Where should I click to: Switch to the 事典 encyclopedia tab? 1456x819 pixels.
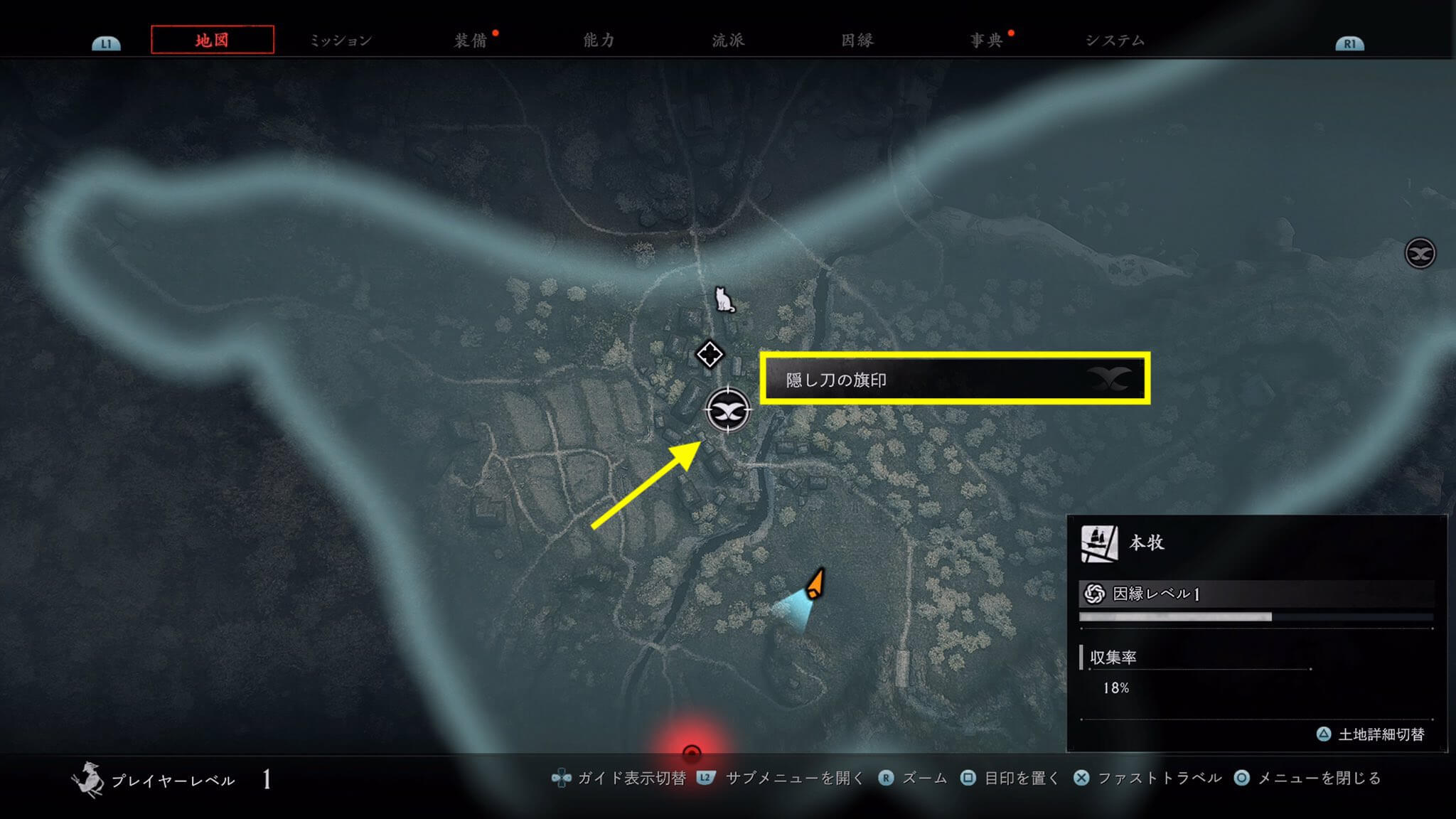pyautogui.click(x=987, y=41)
